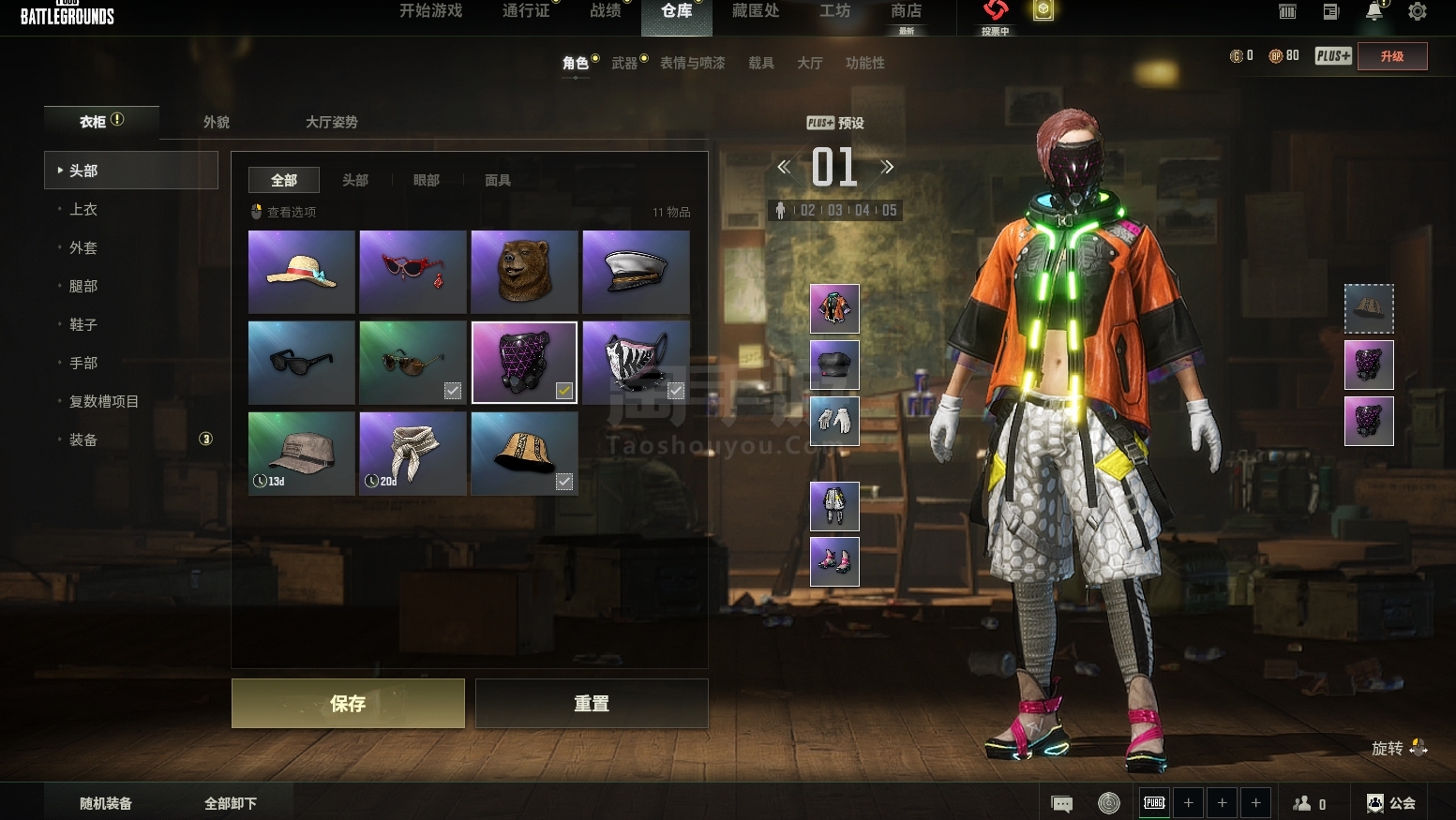This screenshot has width=1456, height=820.
Task: Open the game settings gear icon
Action: [x=1418, y=11]
